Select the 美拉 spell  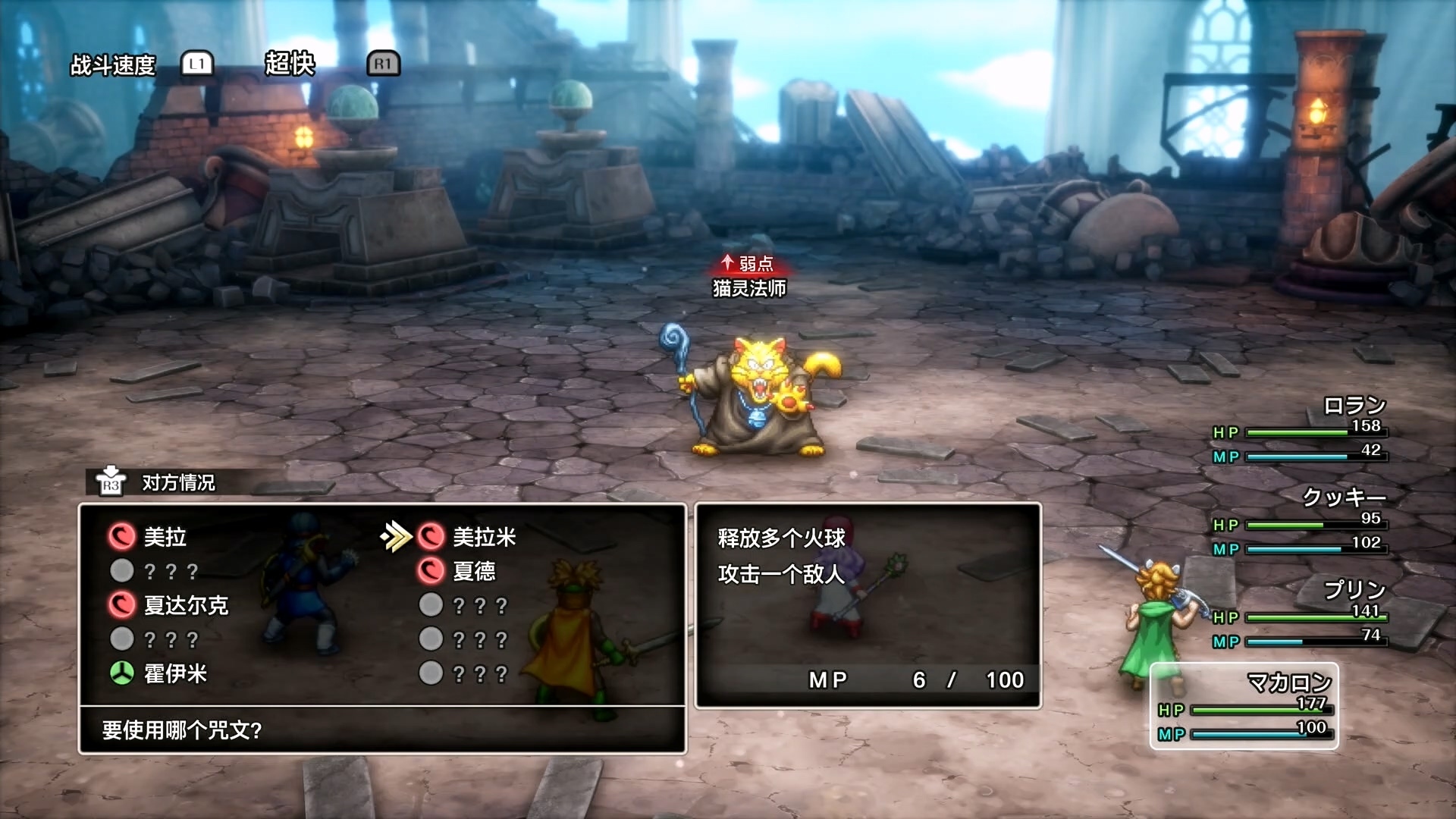(165, 537)
